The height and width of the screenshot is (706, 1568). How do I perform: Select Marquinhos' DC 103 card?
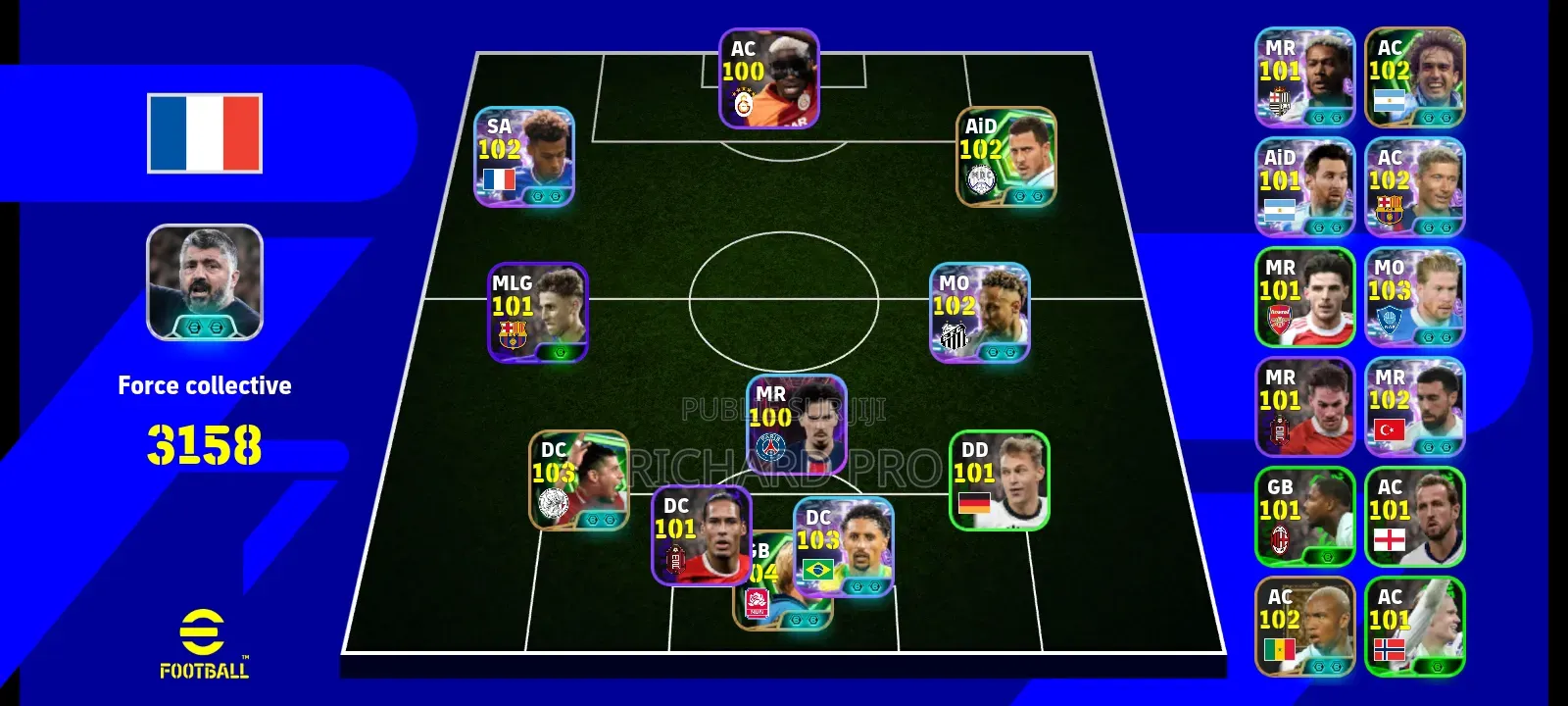point(843,549)
